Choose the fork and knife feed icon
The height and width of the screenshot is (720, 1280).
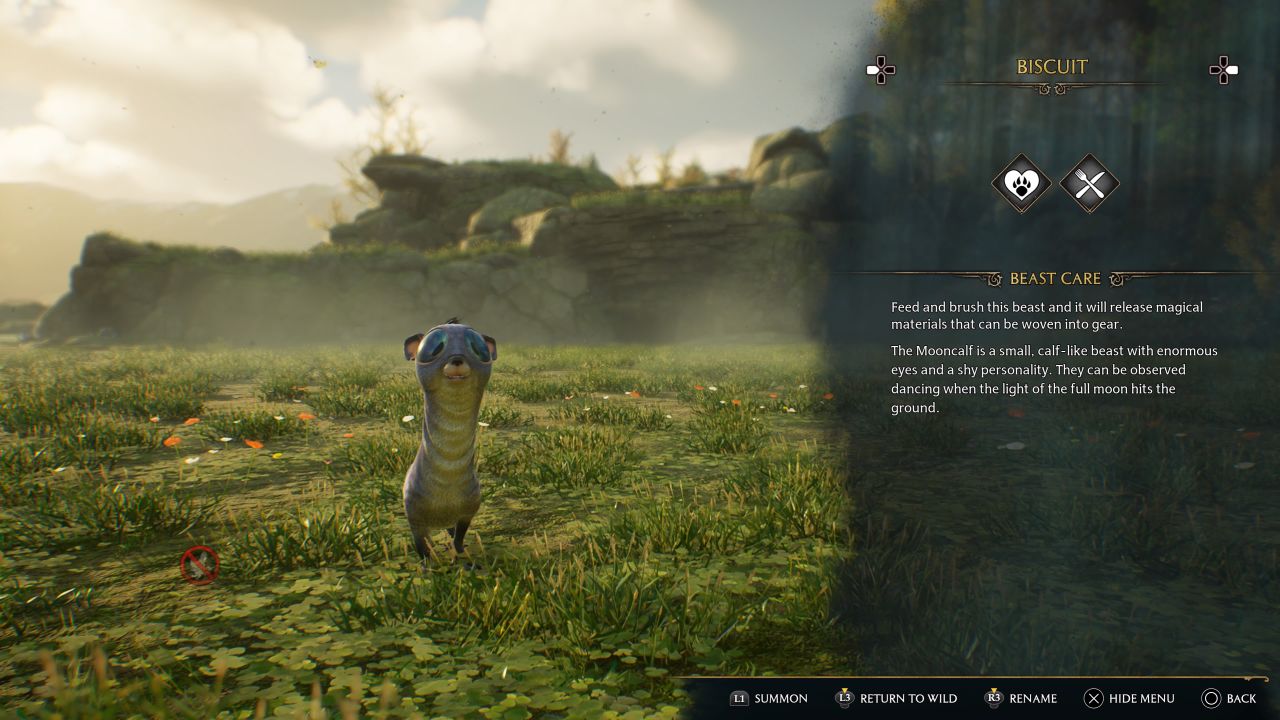click(x=1089, y=183)
